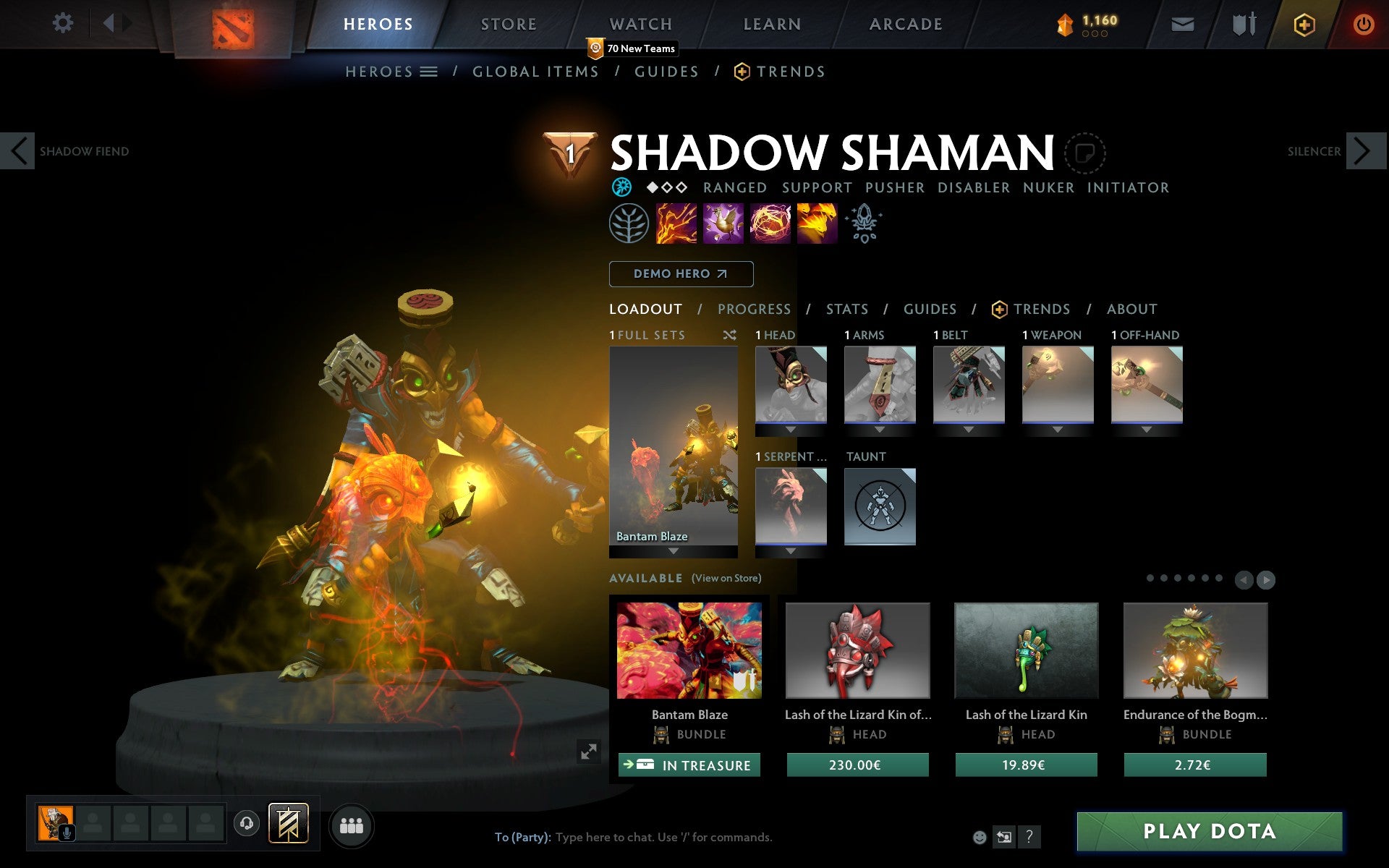Expand the Head item slot dropdown arrow

coord(791,428)
